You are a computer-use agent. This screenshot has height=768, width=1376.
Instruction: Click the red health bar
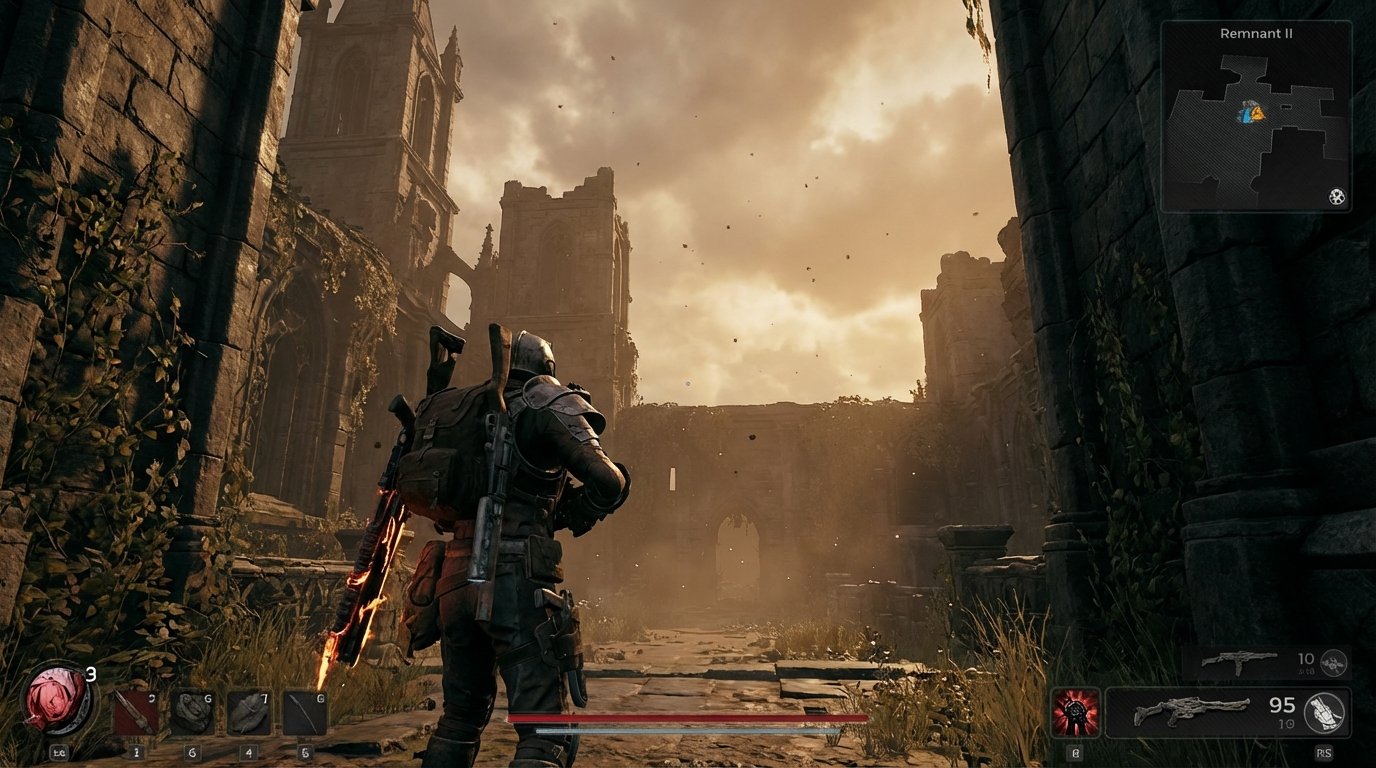690,719
